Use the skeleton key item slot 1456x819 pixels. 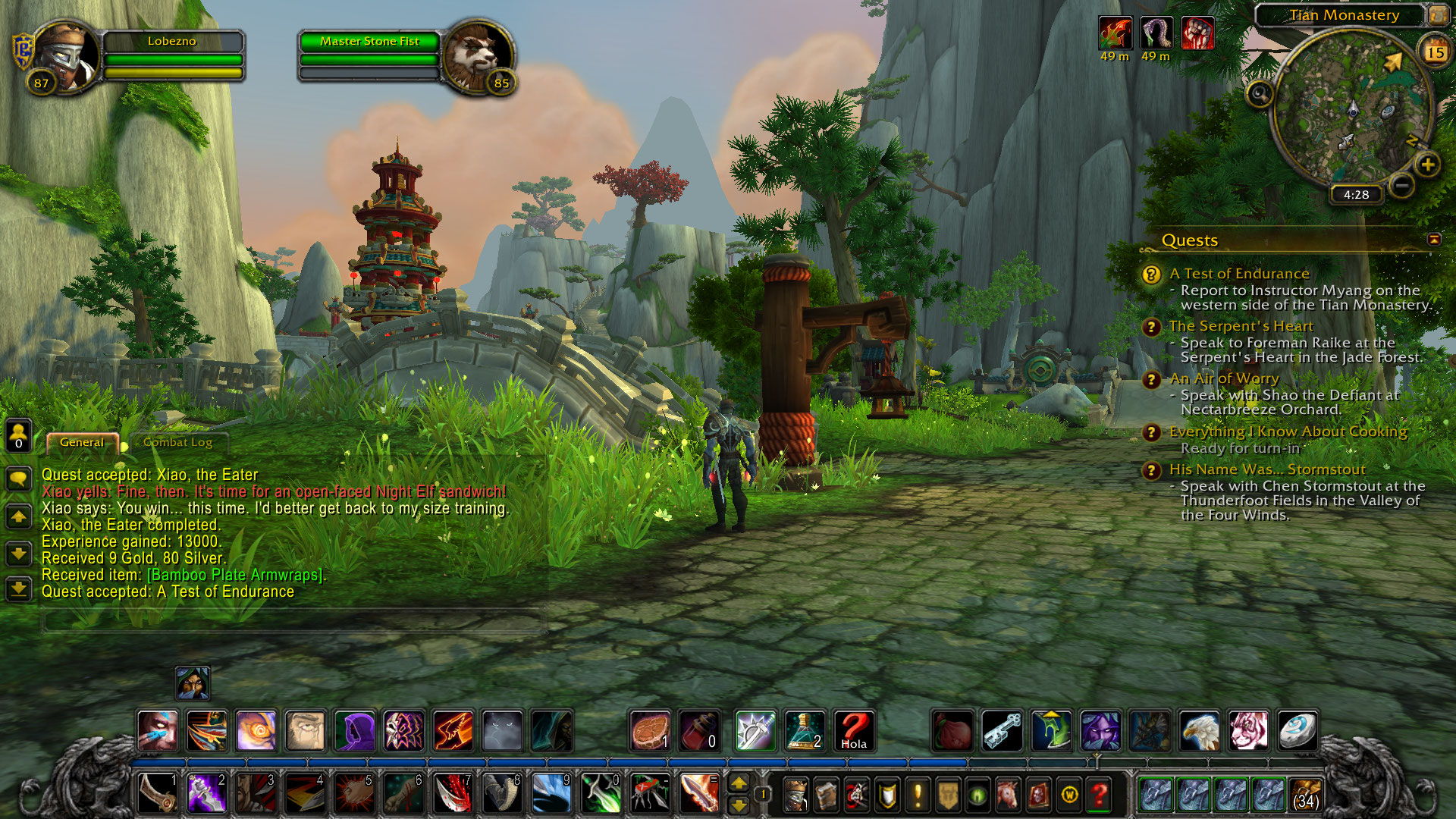[1002, 731]
